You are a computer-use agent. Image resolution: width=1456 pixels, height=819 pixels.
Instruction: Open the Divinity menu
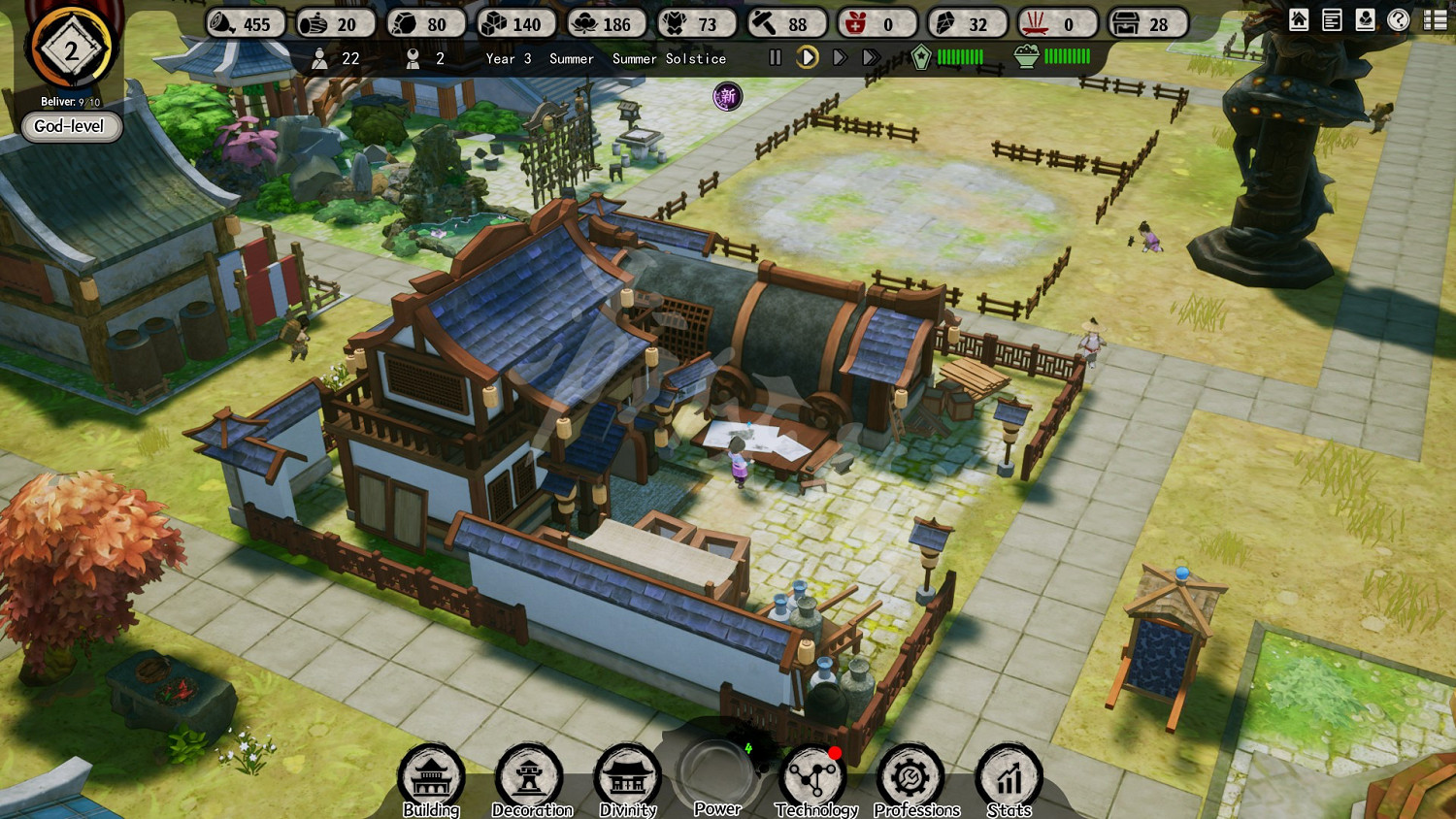point(627,777)
